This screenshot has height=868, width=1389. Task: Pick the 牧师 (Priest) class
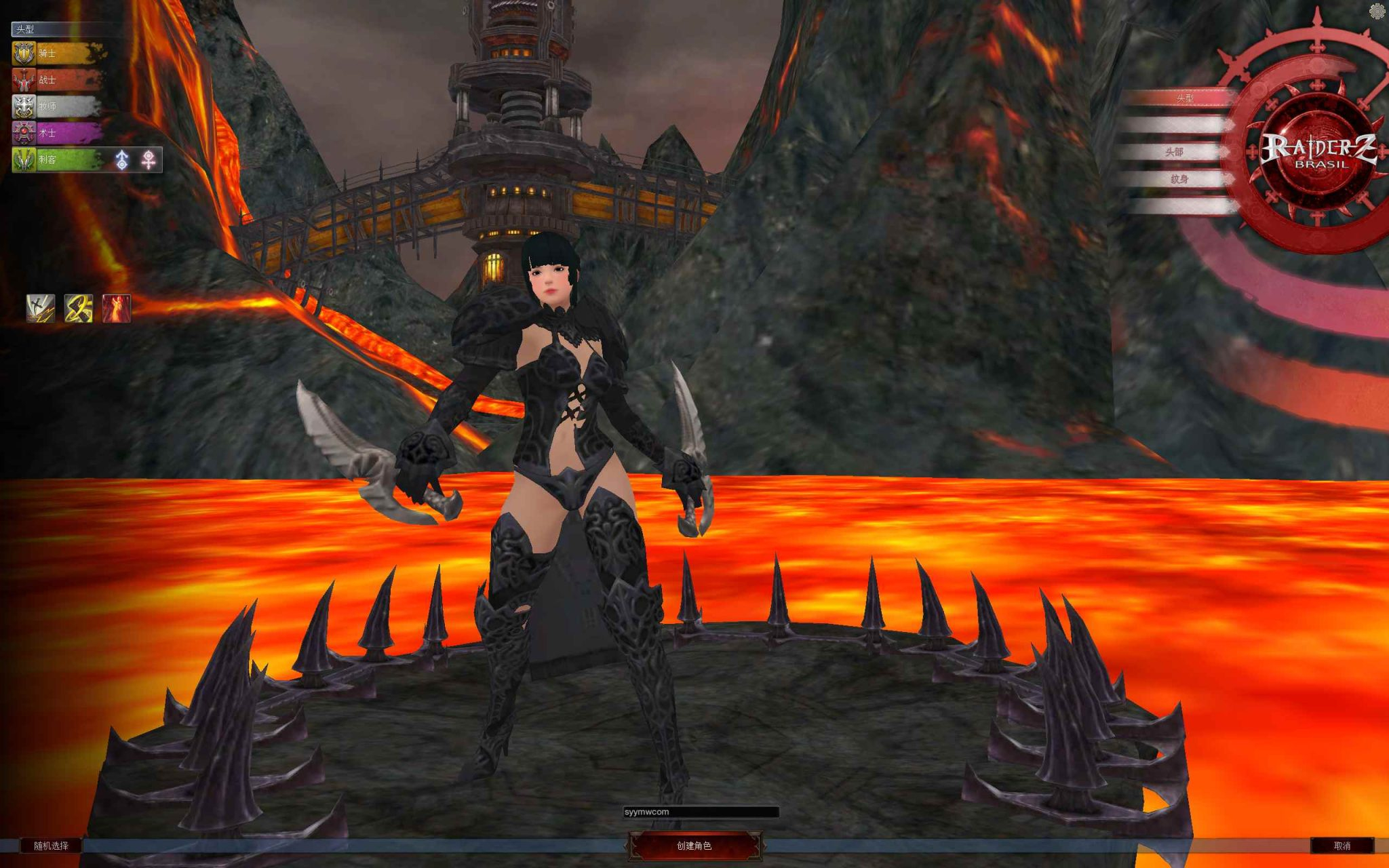[58, 106]
